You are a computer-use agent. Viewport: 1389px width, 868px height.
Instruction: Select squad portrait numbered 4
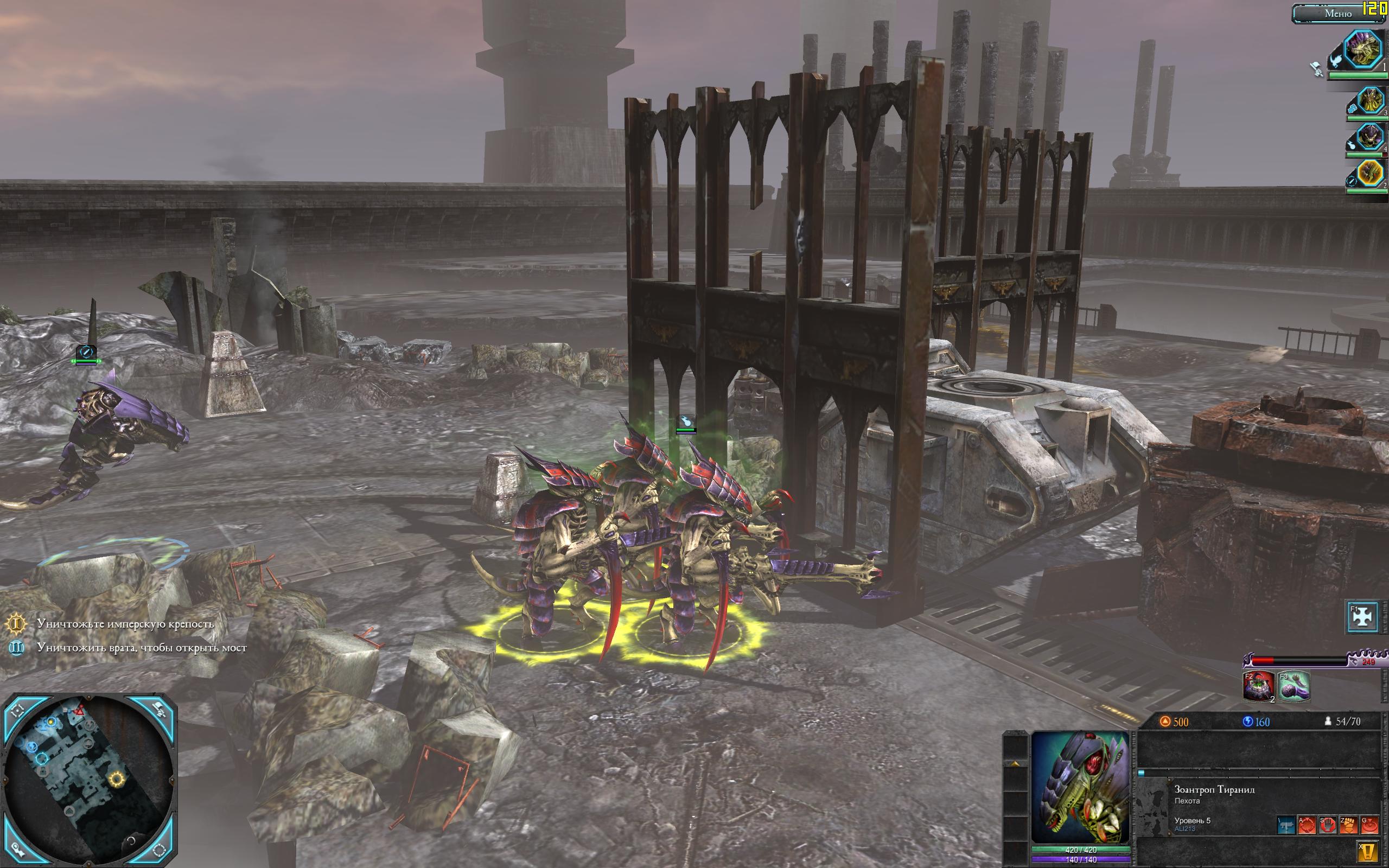[1369, 138]
